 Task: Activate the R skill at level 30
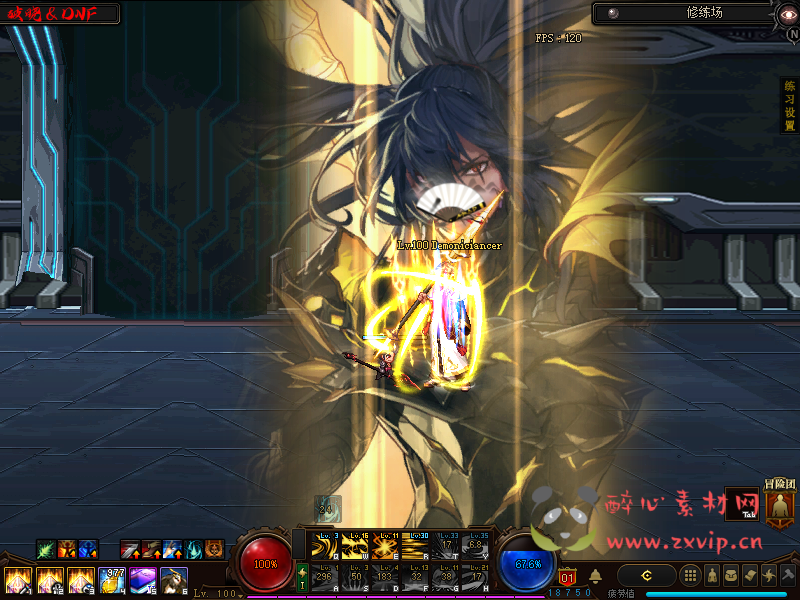click(x=413, y=547)
